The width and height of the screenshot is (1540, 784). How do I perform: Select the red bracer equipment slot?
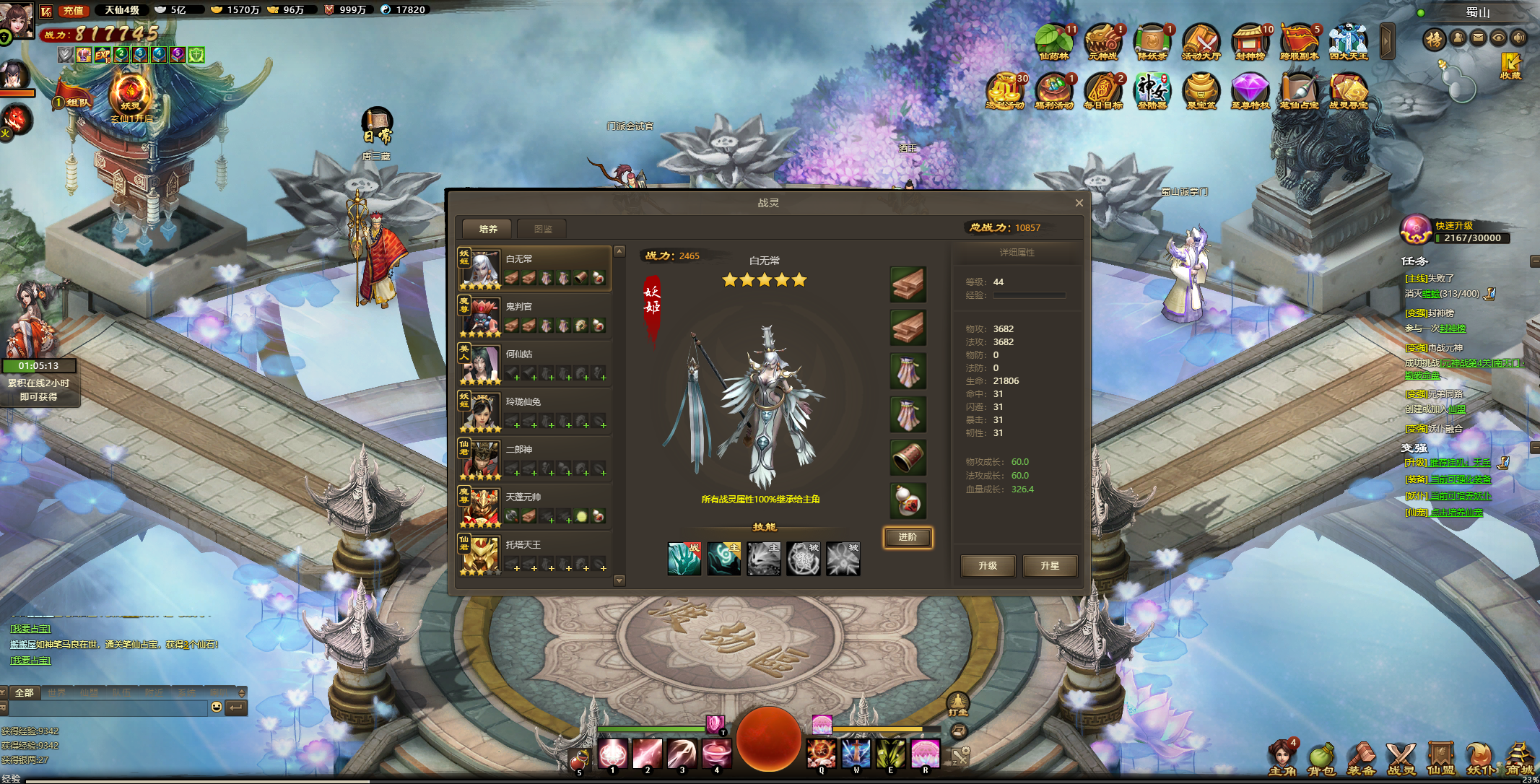click(908, 458)
